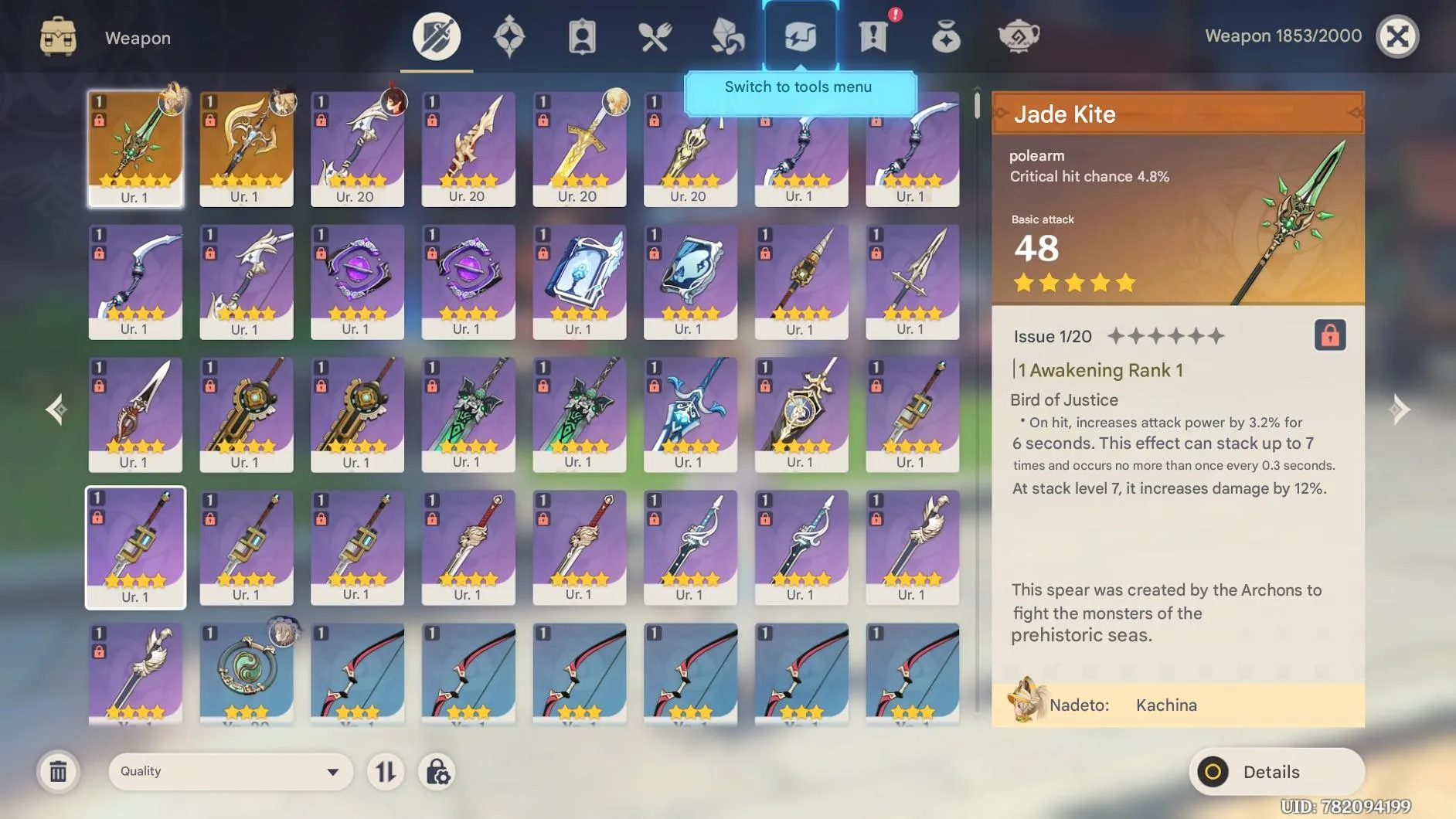The width and height of the screenshot is (1456, 819).
Task: Open the Quality sorting dropdown
Action: pyautogui.click(x=229, y=771)
